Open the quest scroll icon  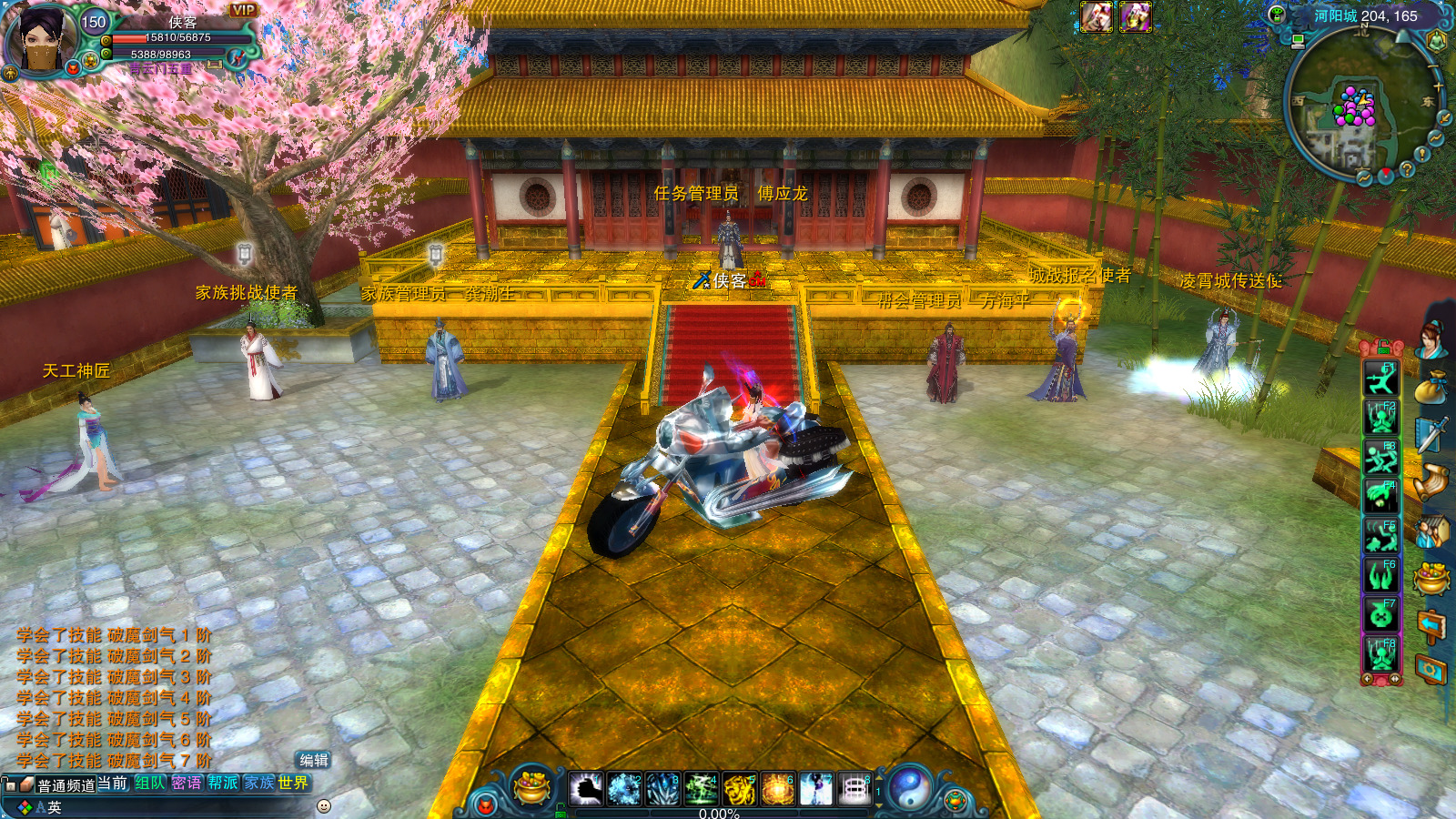click(x=1431, y=482)
